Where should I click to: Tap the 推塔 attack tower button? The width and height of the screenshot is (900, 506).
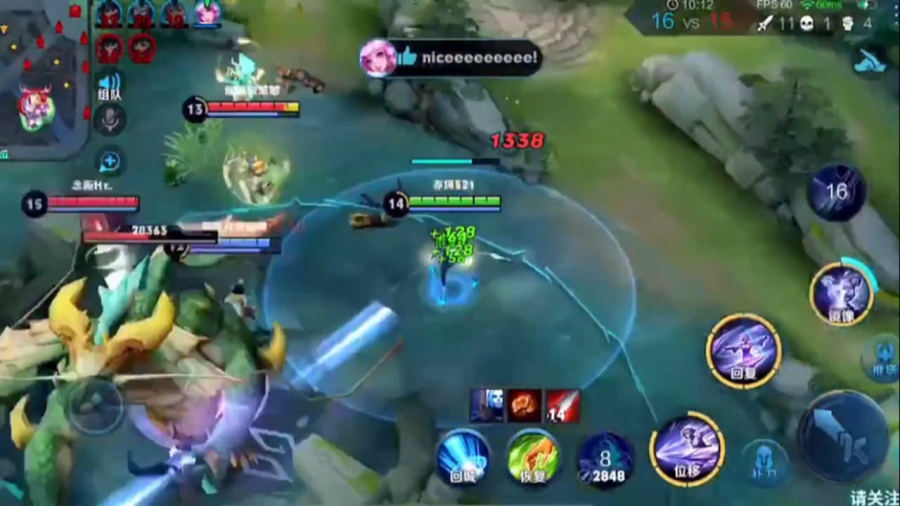[882, 357]
